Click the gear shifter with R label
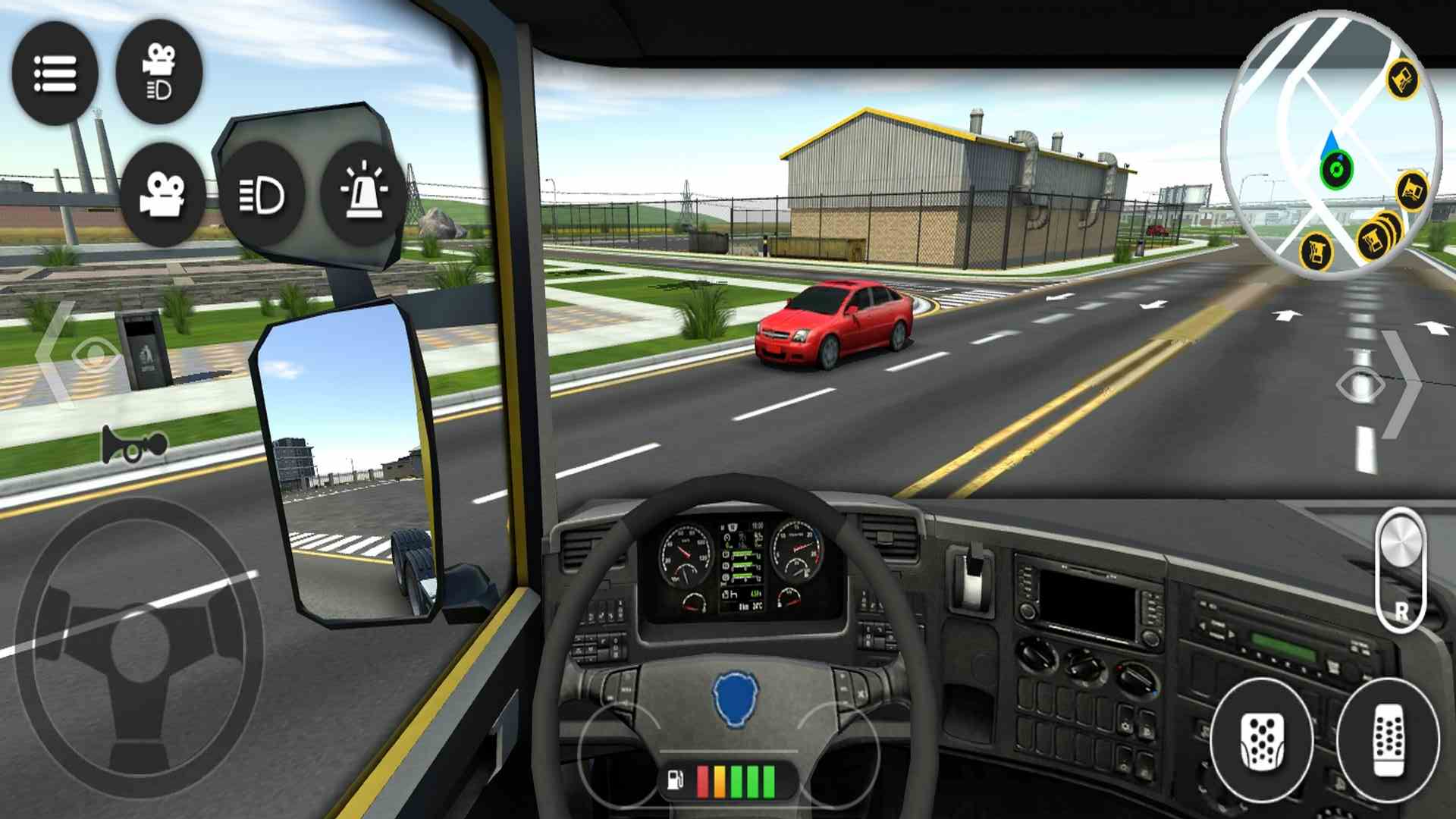 (1400, 570)
